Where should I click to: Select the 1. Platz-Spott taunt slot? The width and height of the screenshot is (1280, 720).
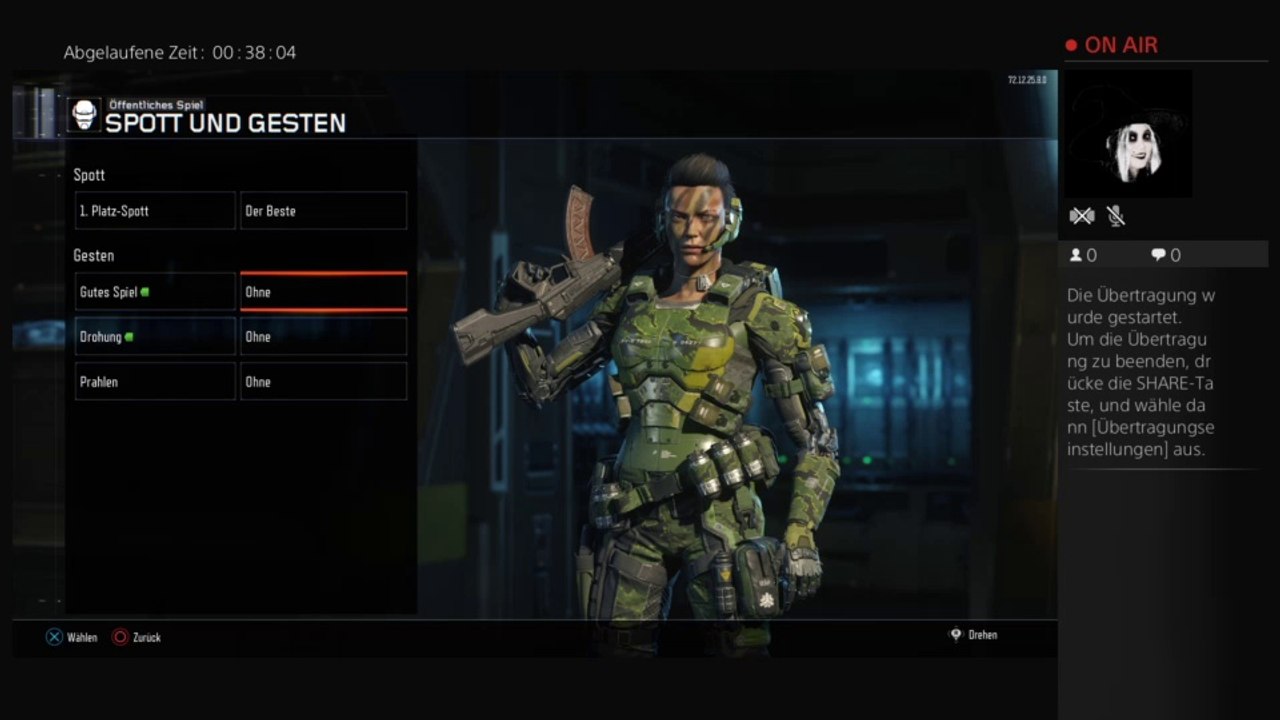(155, 211)
